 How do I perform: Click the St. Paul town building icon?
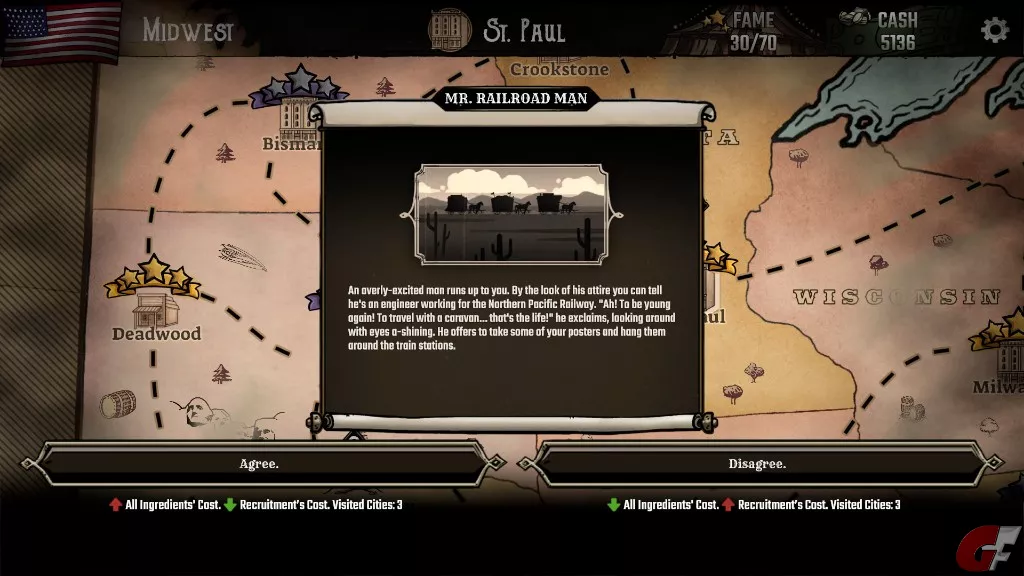click(449, 30)
